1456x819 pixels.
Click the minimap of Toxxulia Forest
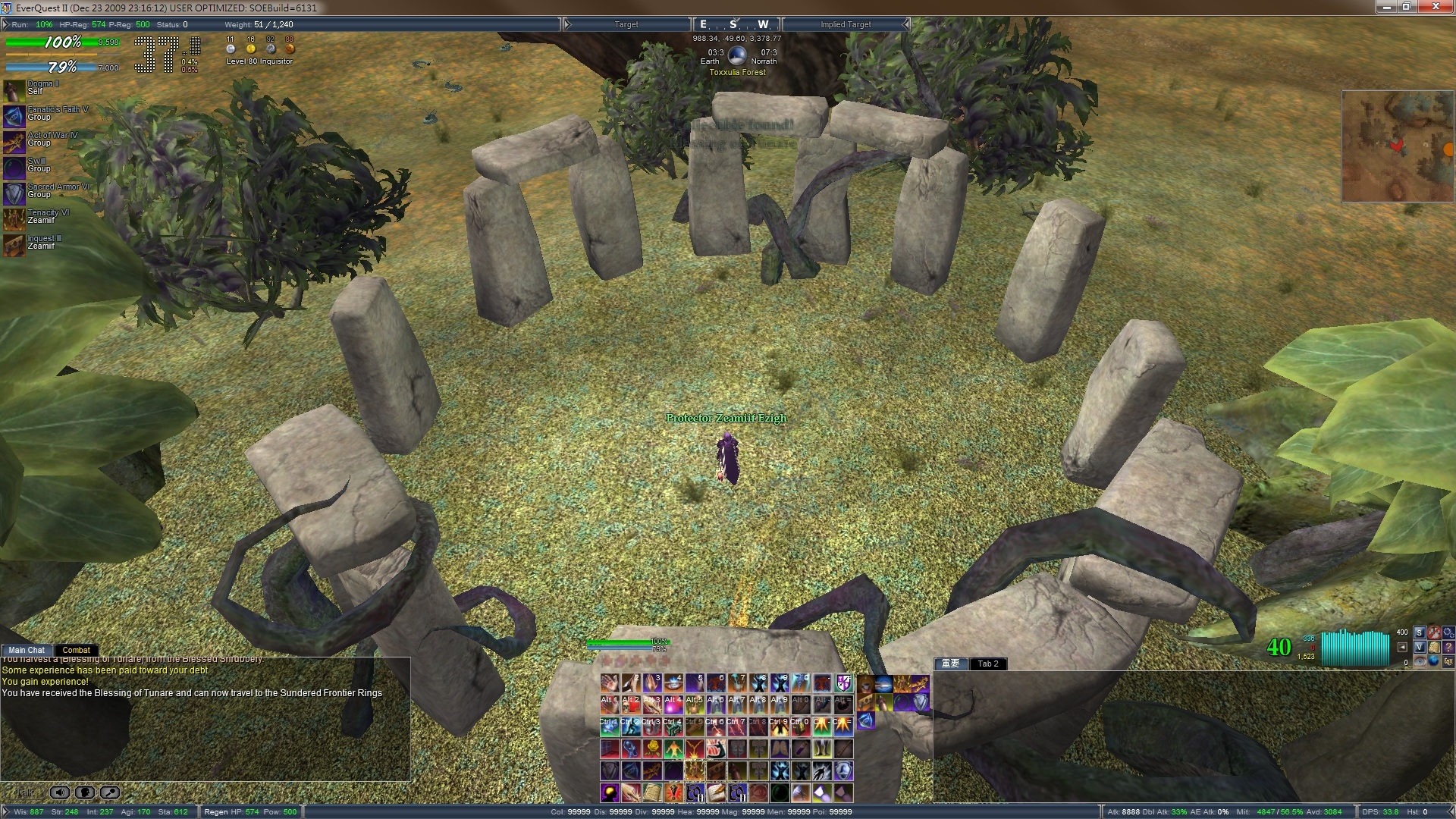tap(1398, 146)
